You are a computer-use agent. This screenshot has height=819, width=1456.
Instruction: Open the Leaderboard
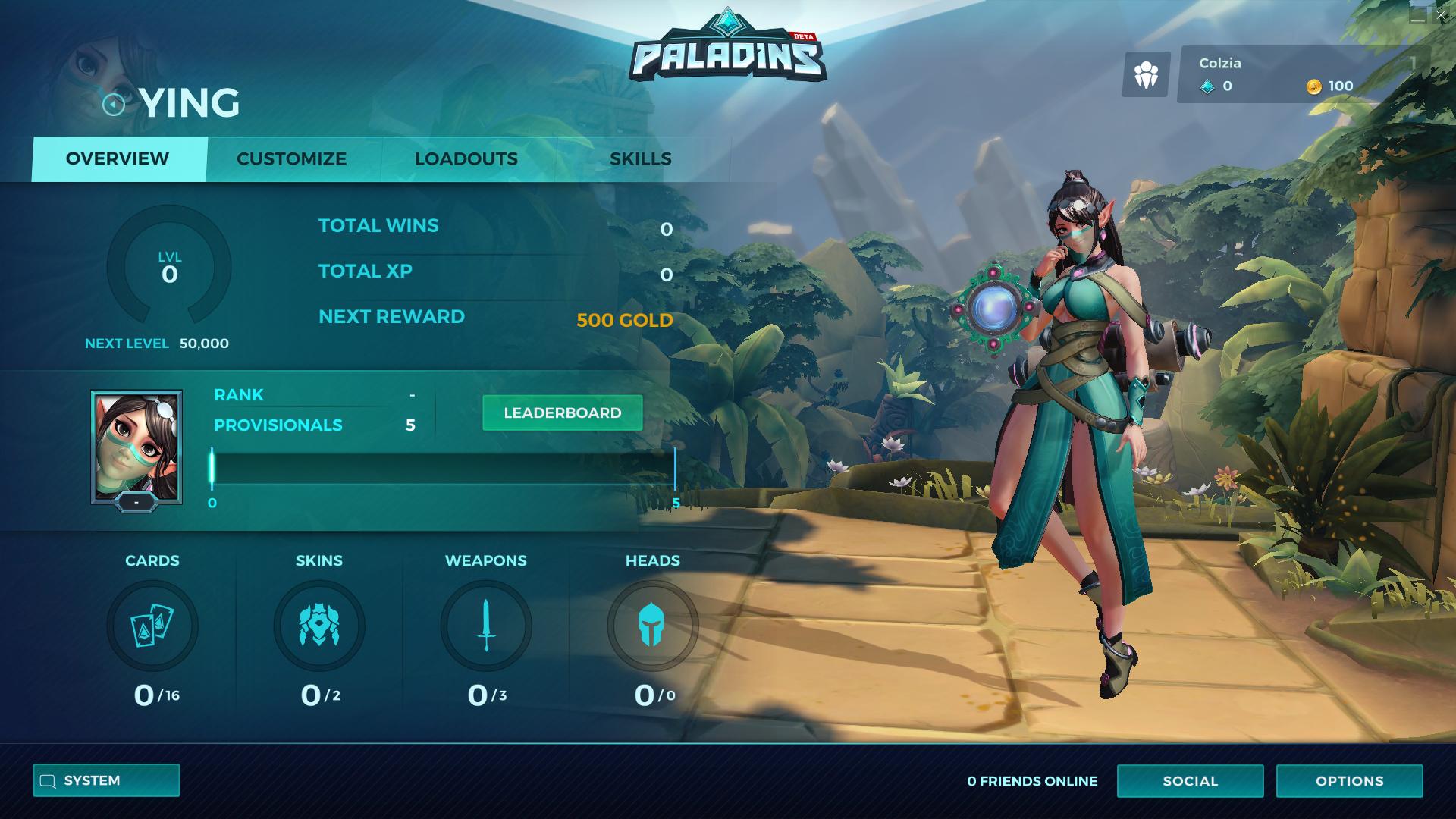562,413
